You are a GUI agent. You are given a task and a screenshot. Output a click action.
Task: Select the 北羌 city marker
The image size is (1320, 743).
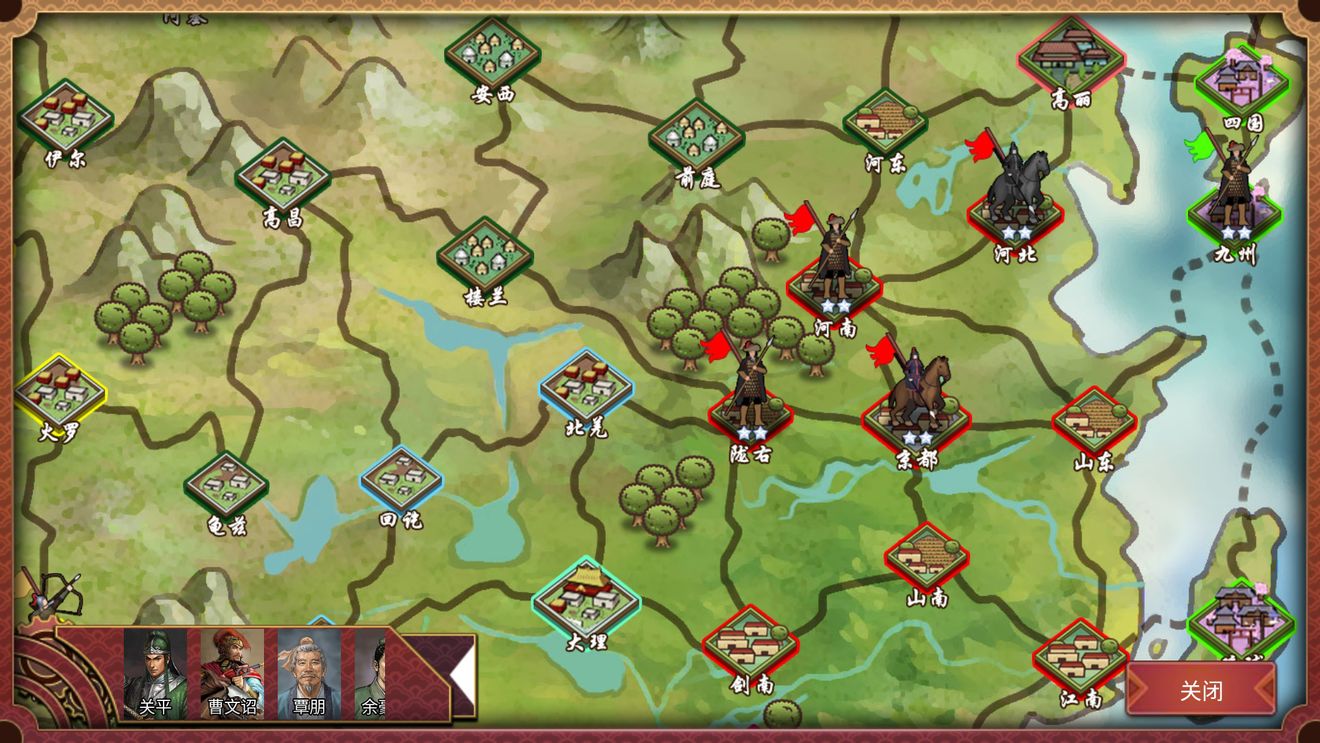(x=586, y=386)
